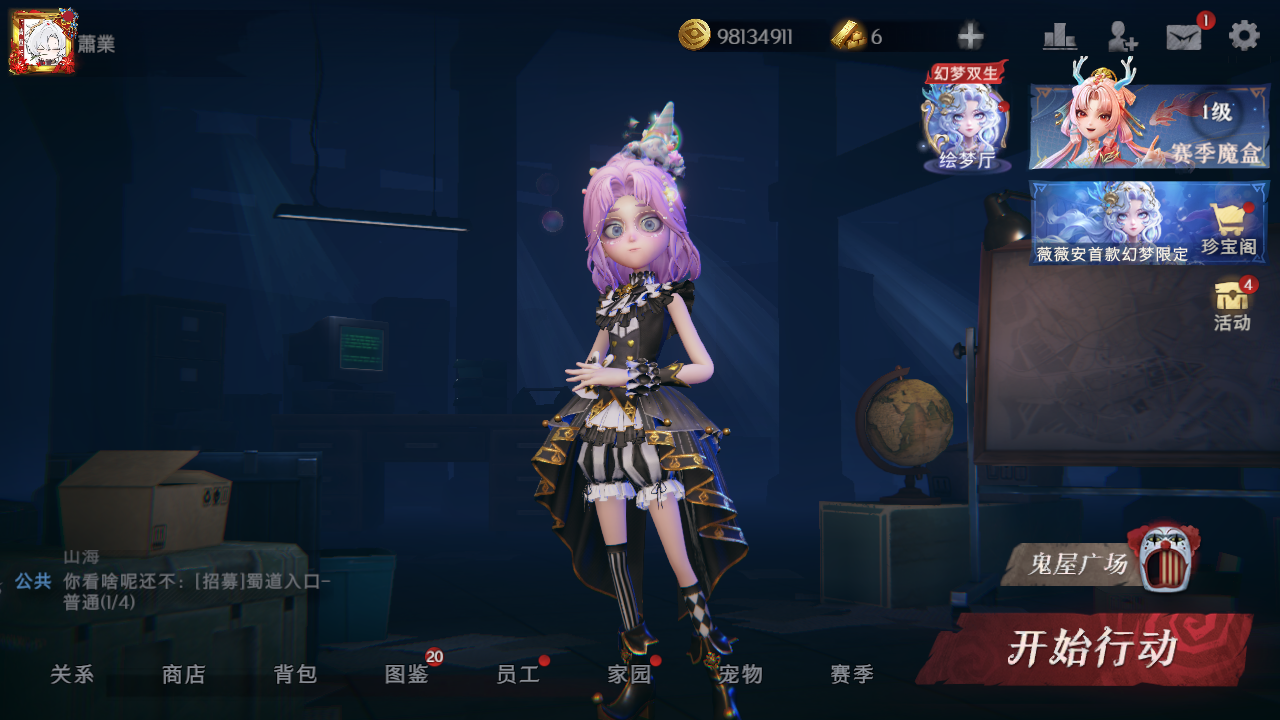
Task: Open the 商店 shop
Action: [183, 675]
